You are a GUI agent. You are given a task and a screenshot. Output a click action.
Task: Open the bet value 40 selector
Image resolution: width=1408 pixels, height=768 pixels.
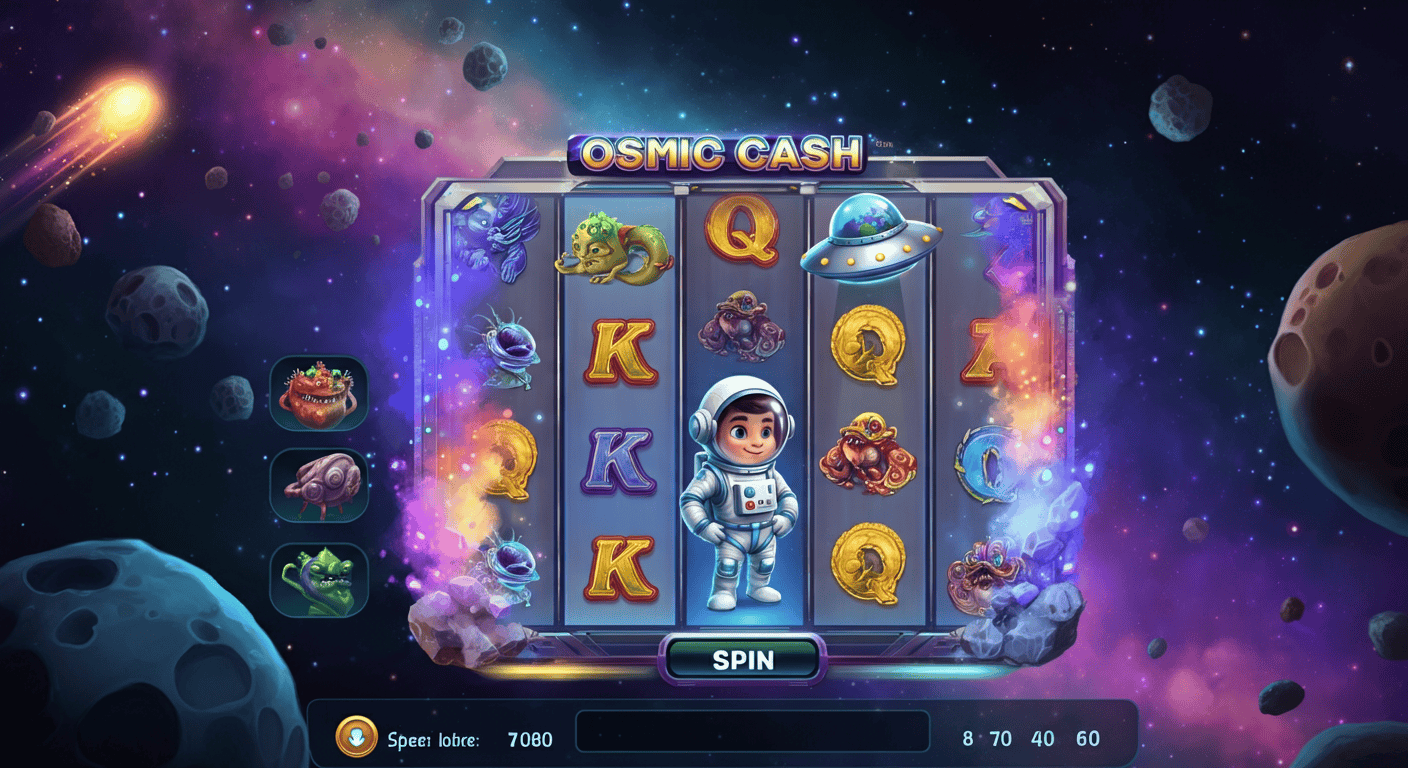1041,737
